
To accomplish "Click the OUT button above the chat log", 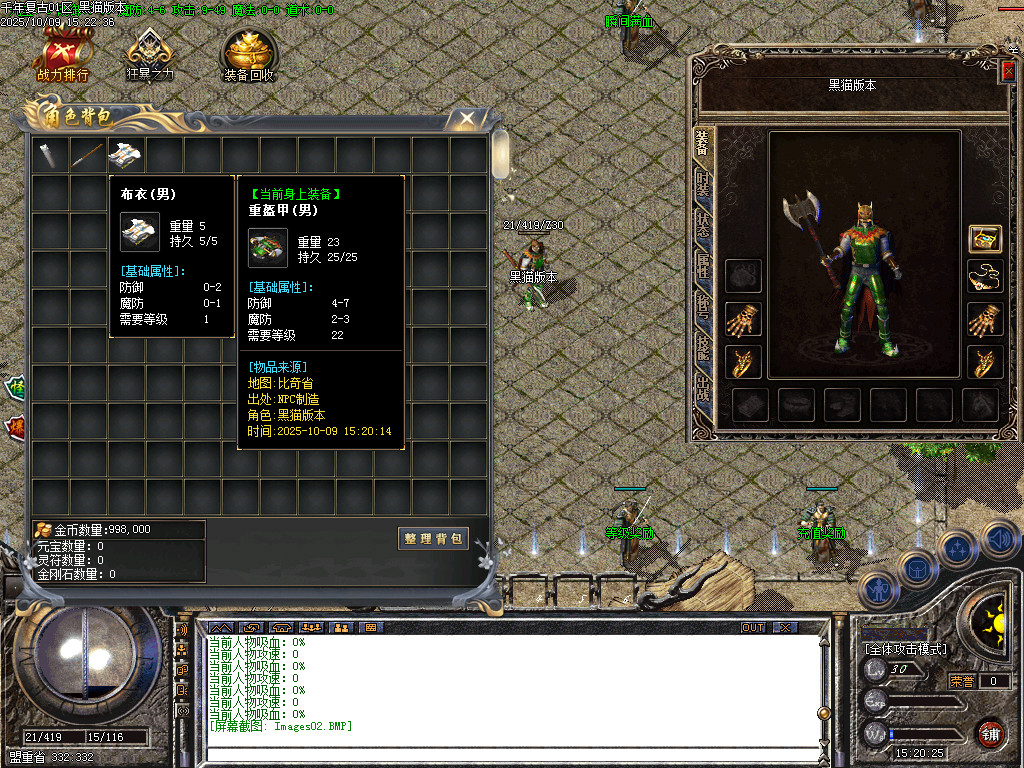I will click(753, 627).
